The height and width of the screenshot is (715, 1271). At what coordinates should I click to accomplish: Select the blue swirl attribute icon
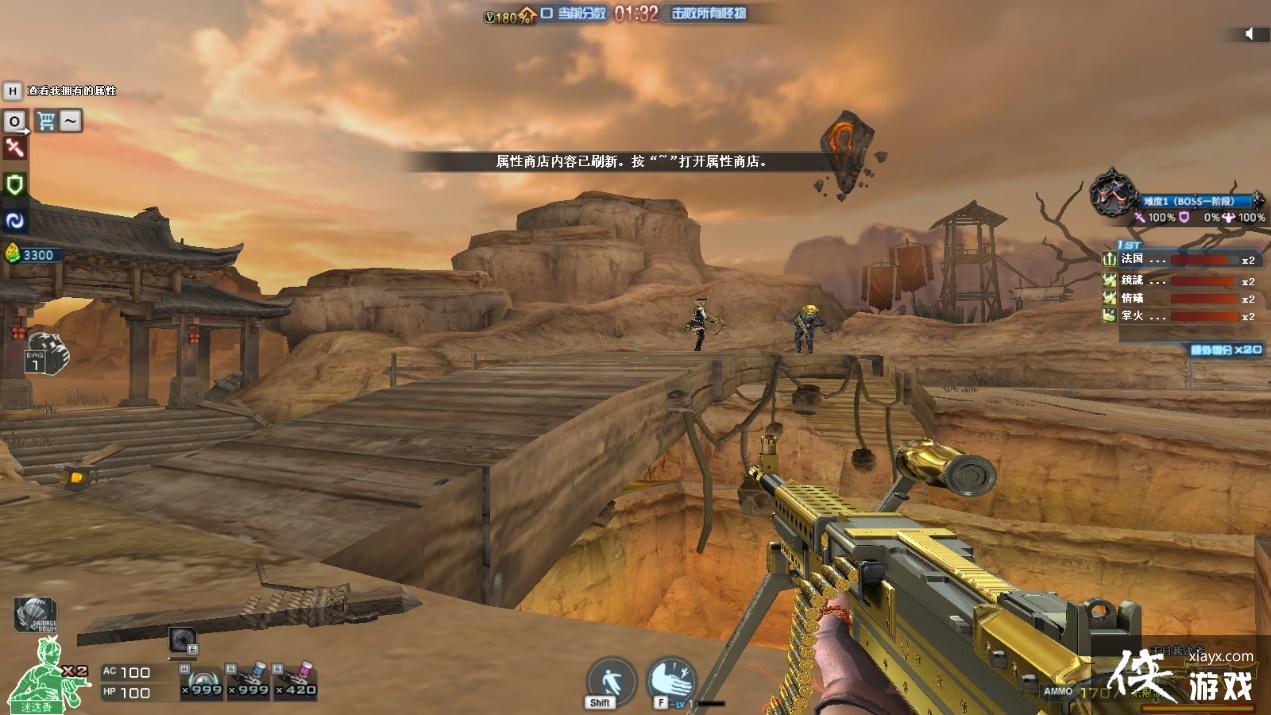pos(15,219)
